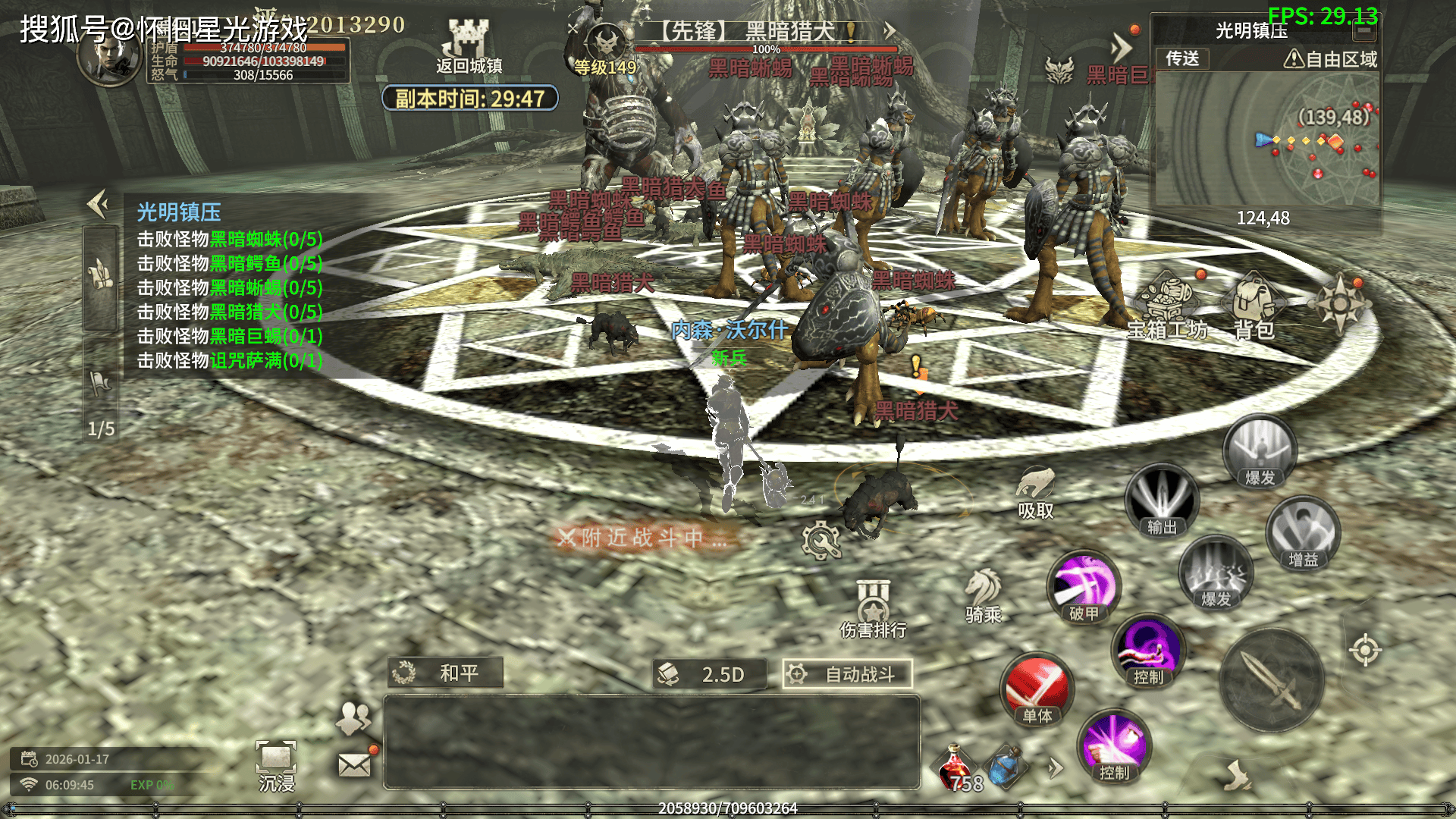1456x819 pixels.
Task: Tap the 骑乘 mount button
Action: click(x=984, y=596)
